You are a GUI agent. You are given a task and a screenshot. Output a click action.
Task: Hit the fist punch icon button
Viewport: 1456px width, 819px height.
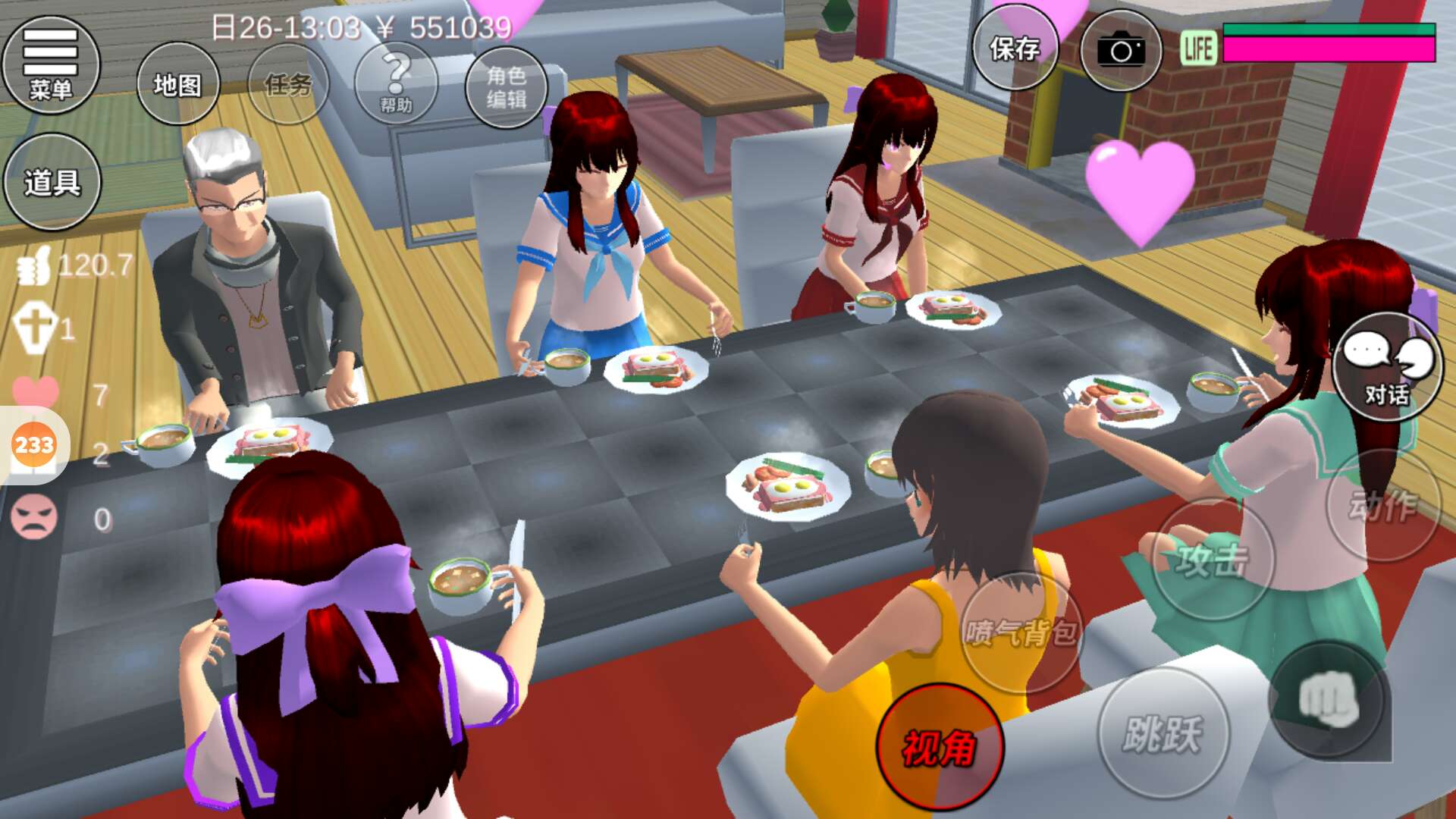point(1329,700)
